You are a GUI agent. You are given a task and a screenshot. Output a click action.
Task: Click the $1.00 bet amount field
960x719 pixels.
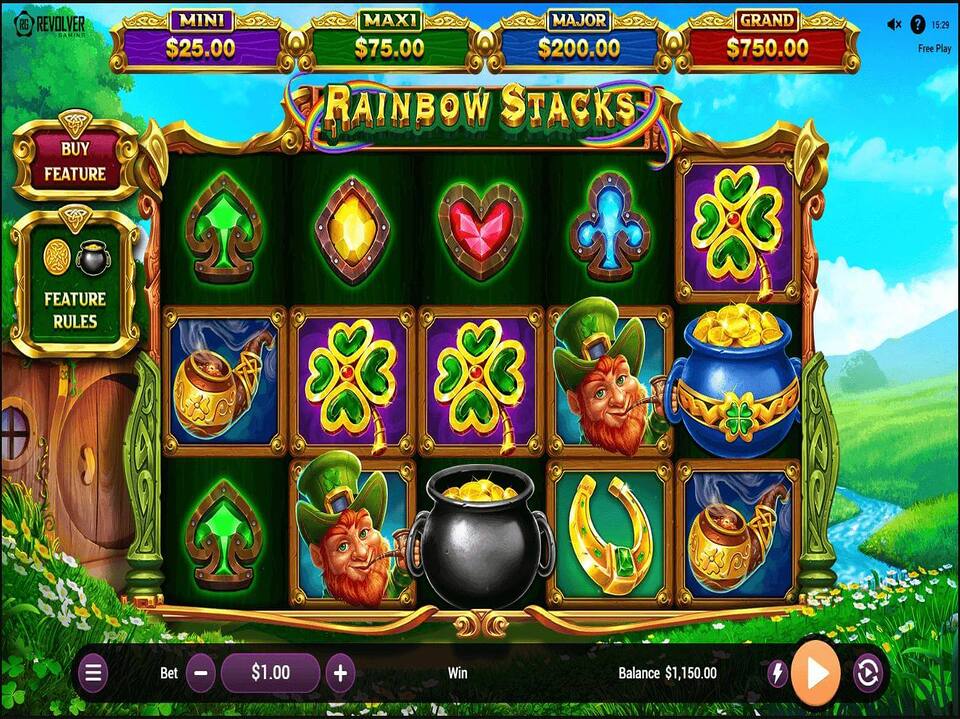pos(270,673)
